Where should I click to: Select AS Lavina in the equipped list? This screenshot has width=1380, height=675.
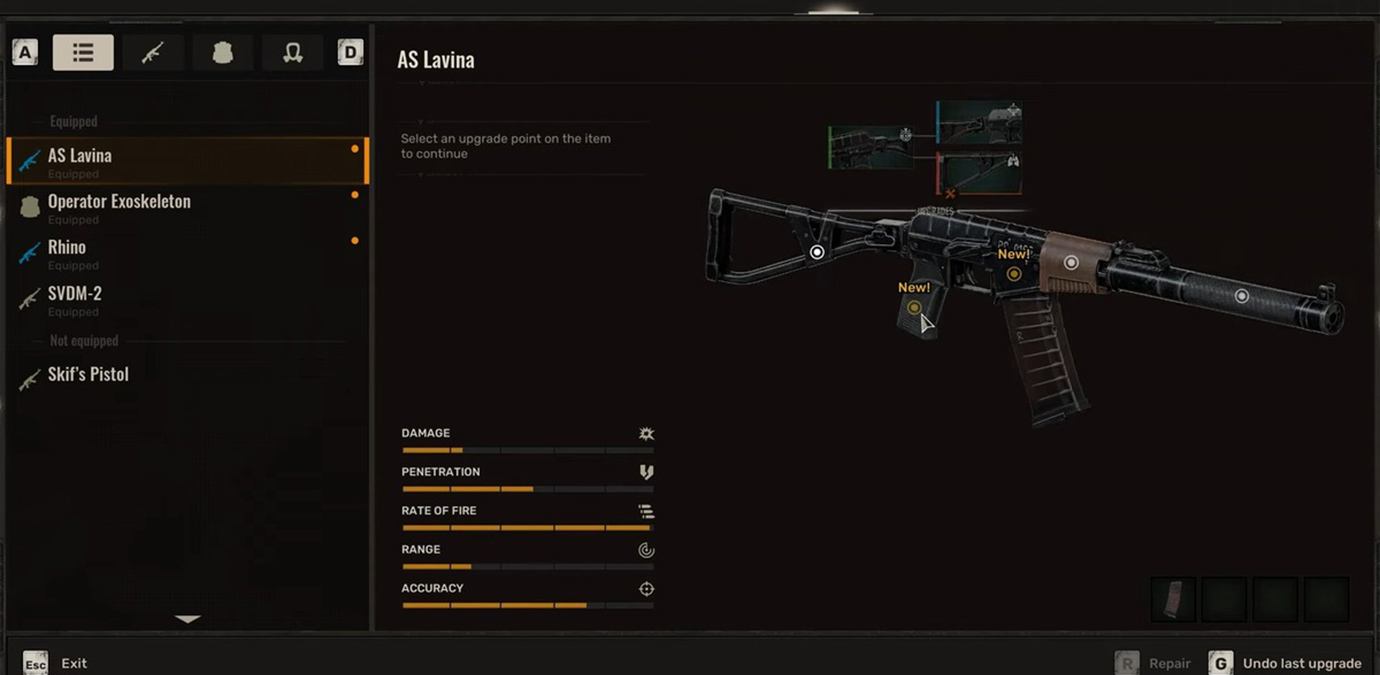(x=187, y=161)
